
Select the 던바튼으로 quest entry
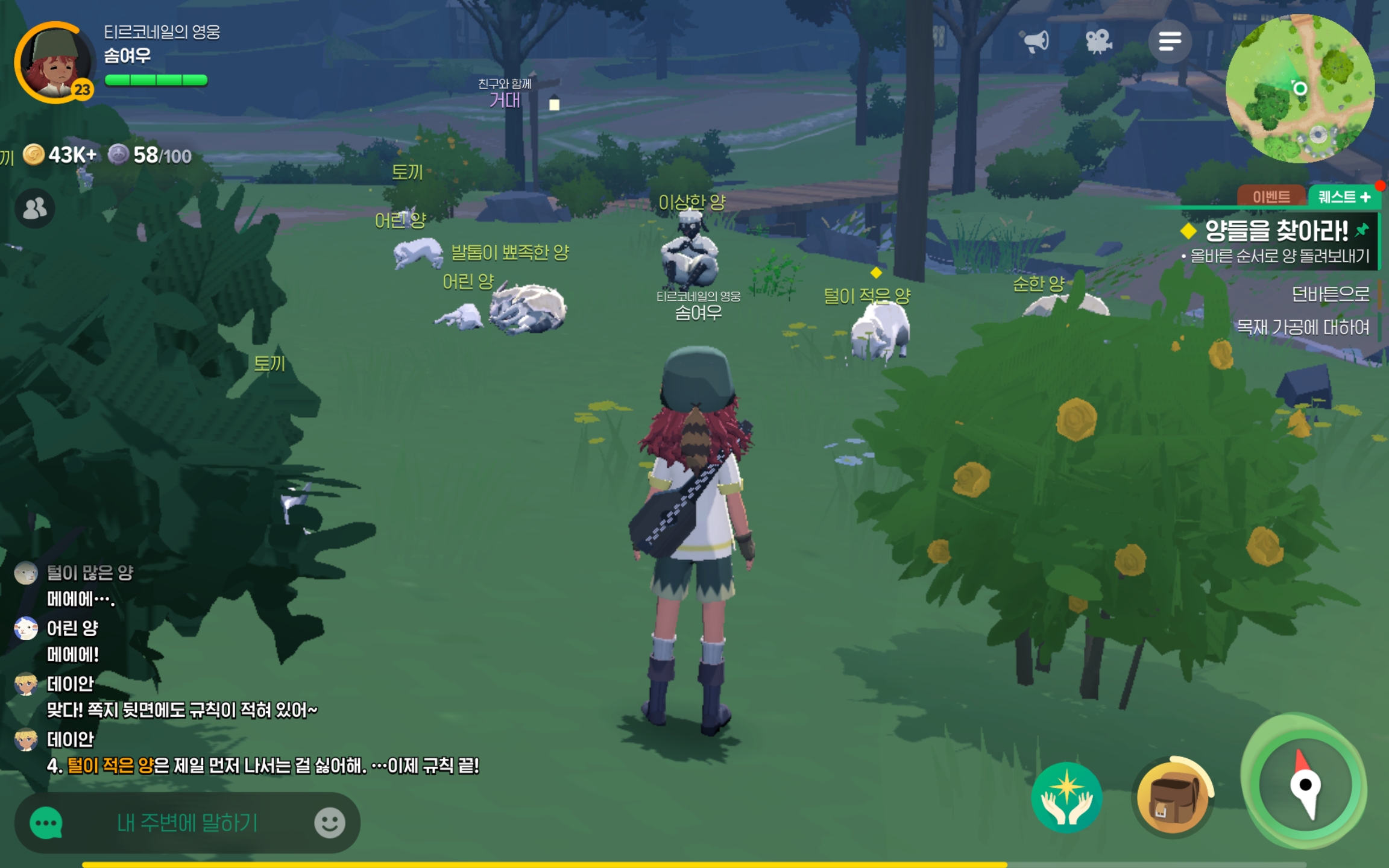1330,294
